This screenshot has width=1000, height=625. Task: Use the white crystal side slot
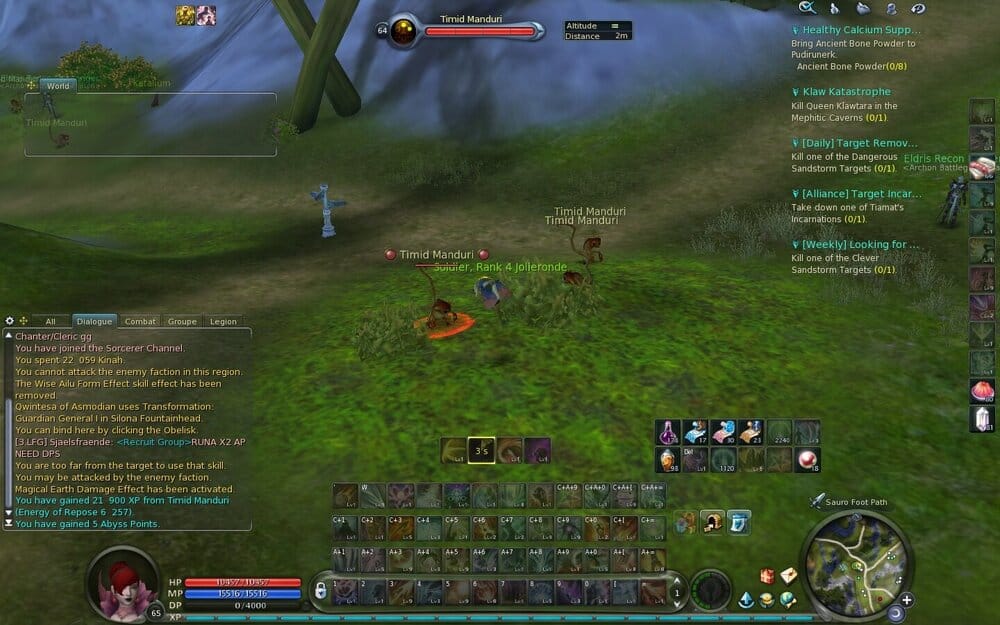coord(981,419)
